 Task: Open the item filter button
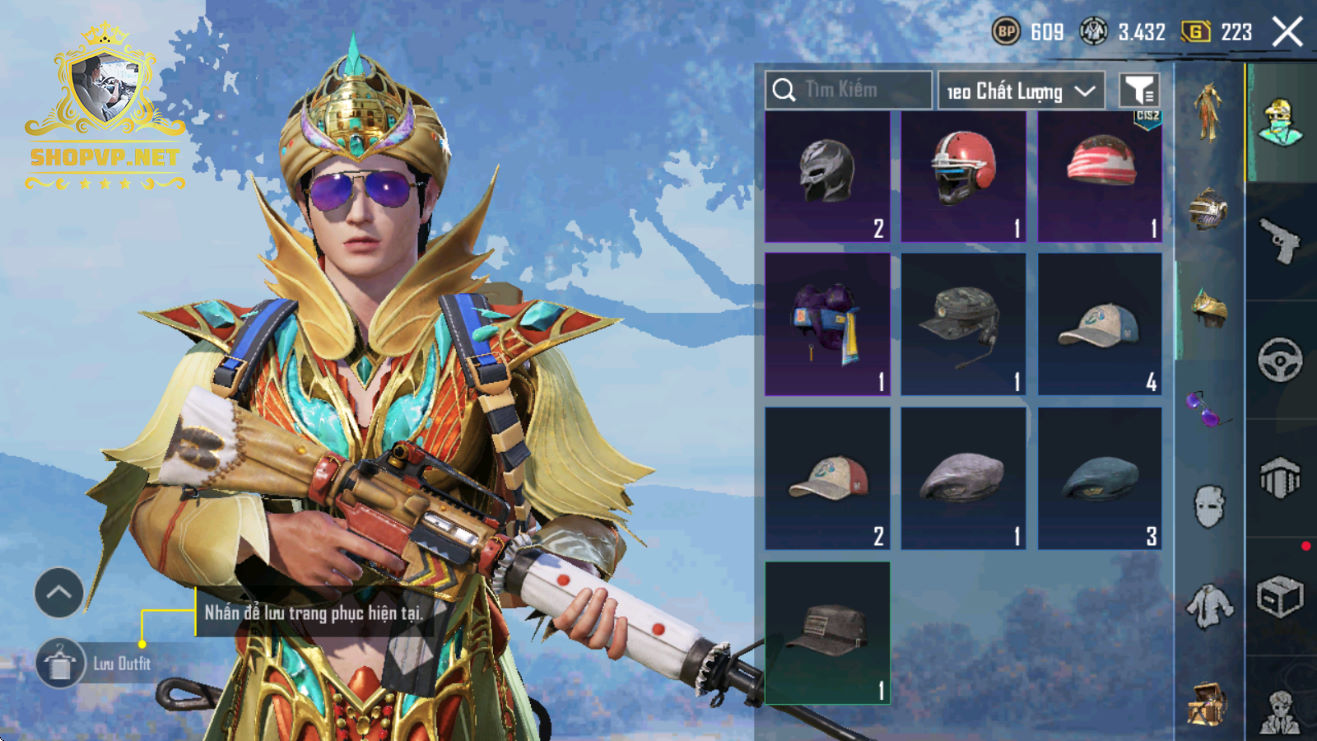click(x=1139, y=91)
